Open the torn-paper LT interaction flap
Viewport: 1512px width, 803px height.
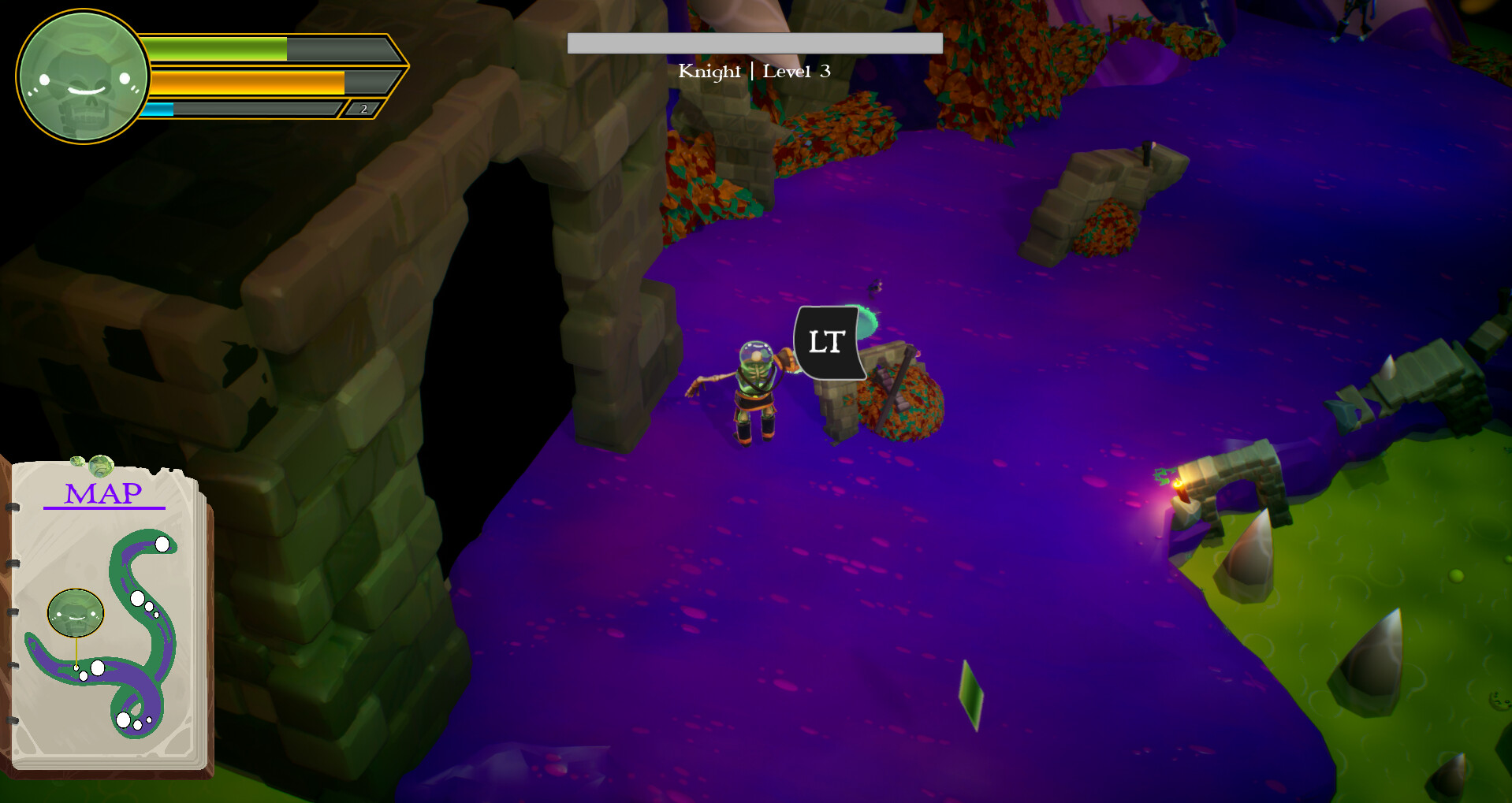pyautogui.click(x=826, y=342)
